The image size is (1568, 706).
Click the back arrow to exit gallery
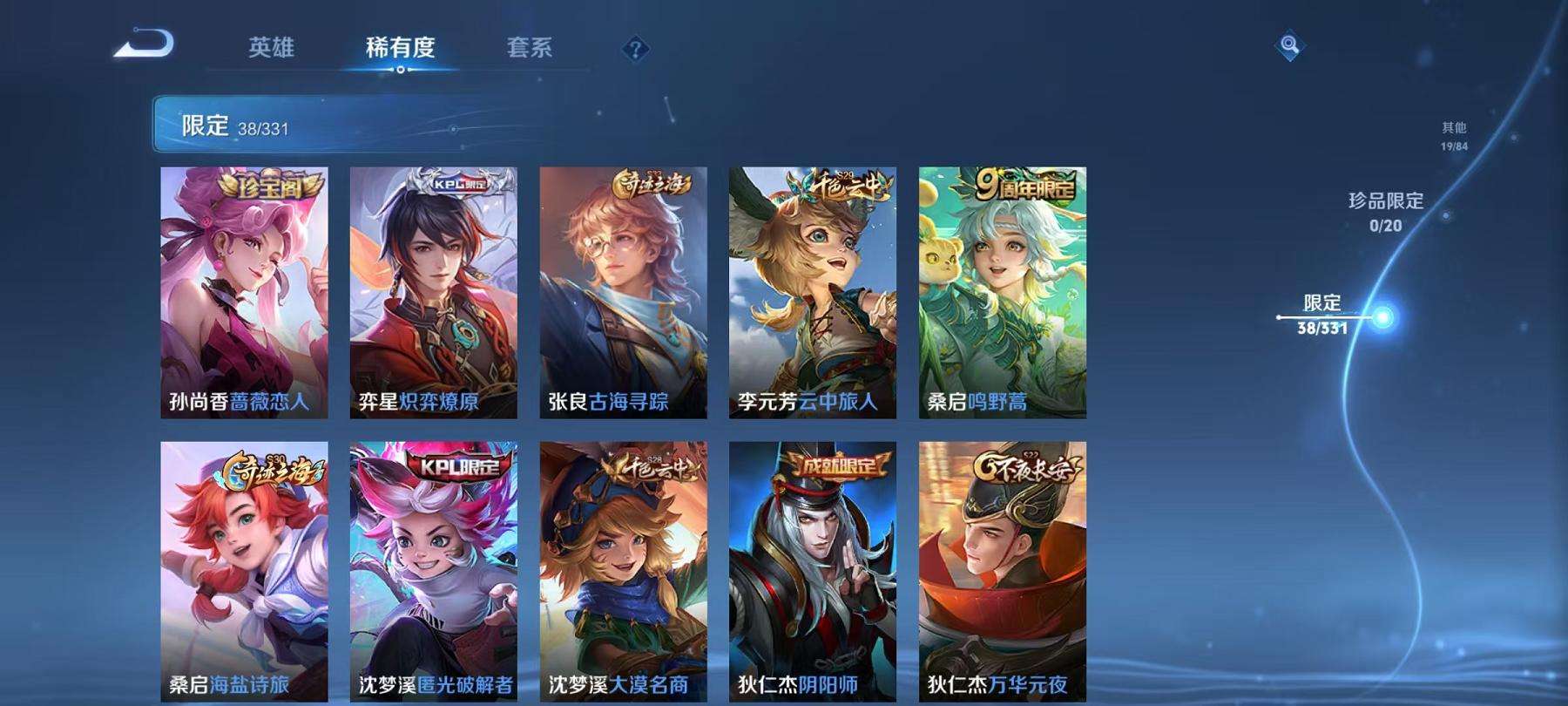(148, 44)
